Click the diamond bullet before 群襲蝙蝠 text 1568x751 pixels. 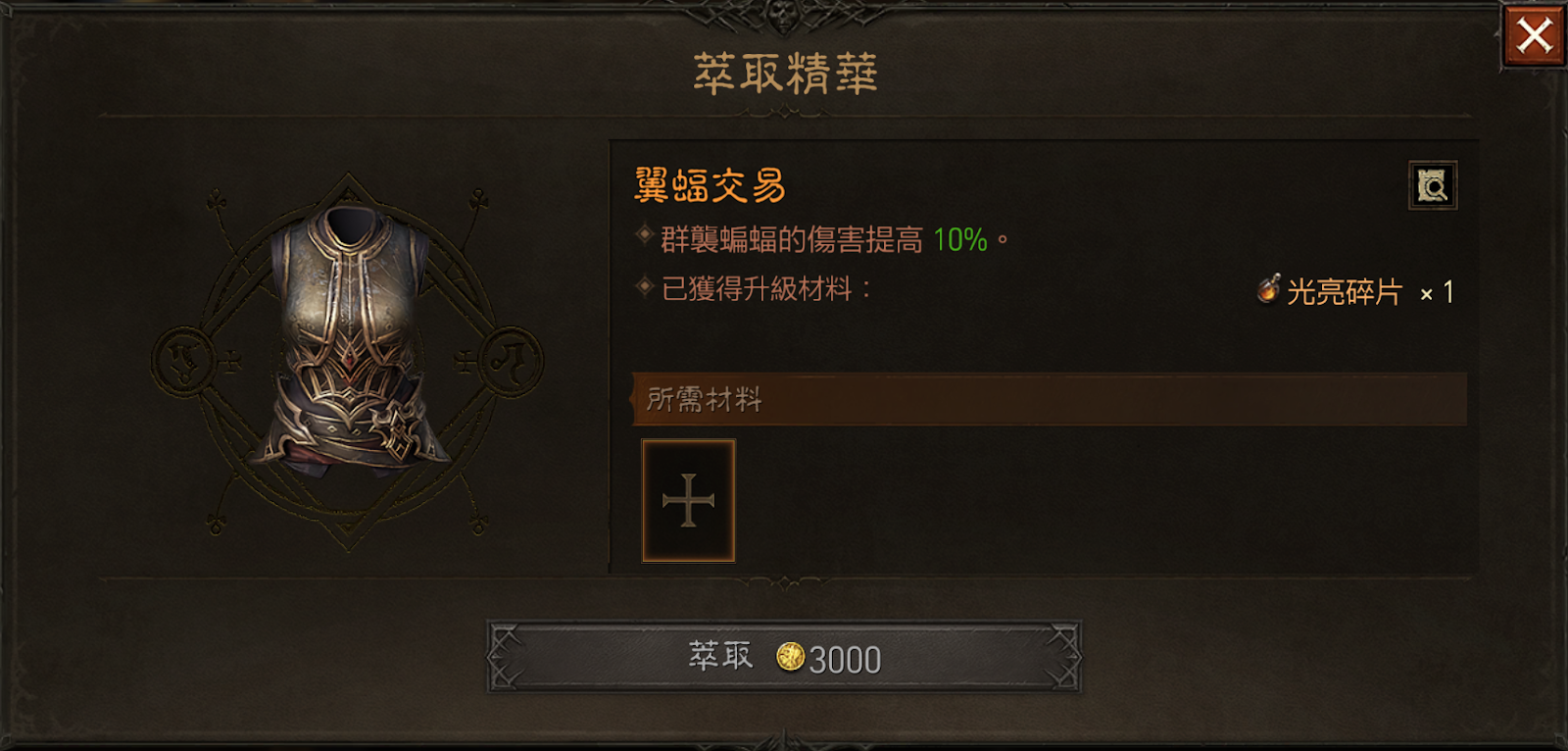pyautogui.click(x=646, y=235)
